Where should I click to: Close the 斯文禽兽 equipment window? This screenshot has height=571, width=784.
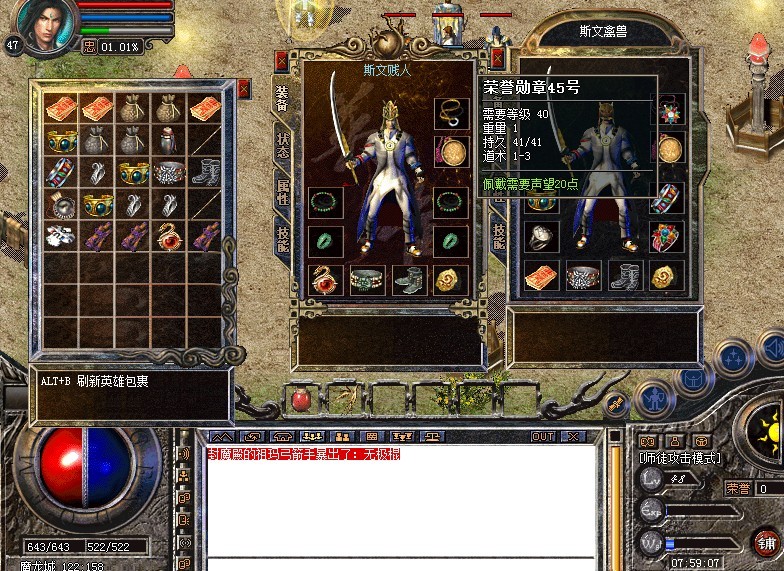coord(497,60)
